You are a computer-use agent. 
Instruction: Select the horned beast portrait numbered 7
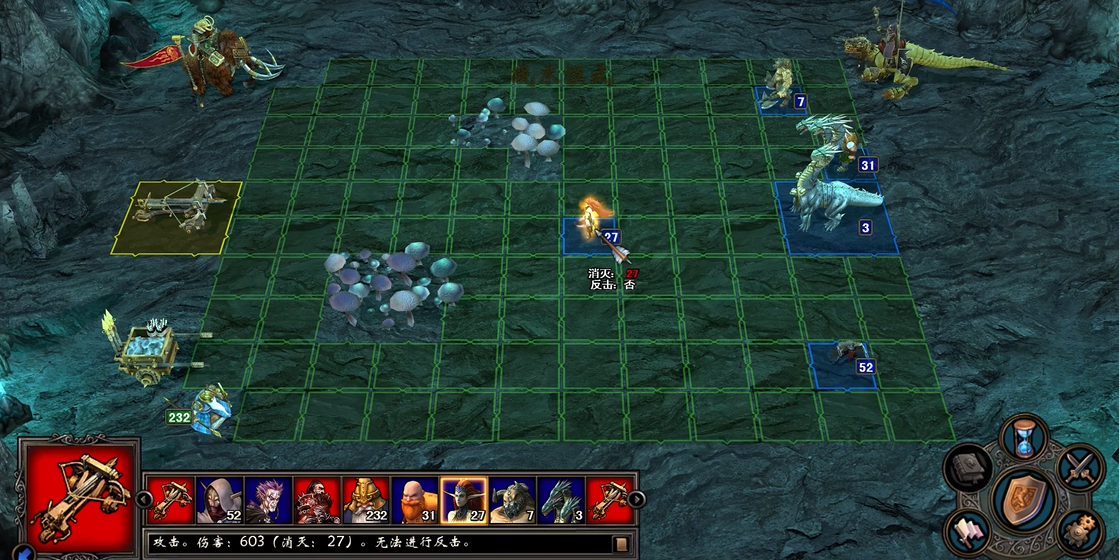[512, 500]
